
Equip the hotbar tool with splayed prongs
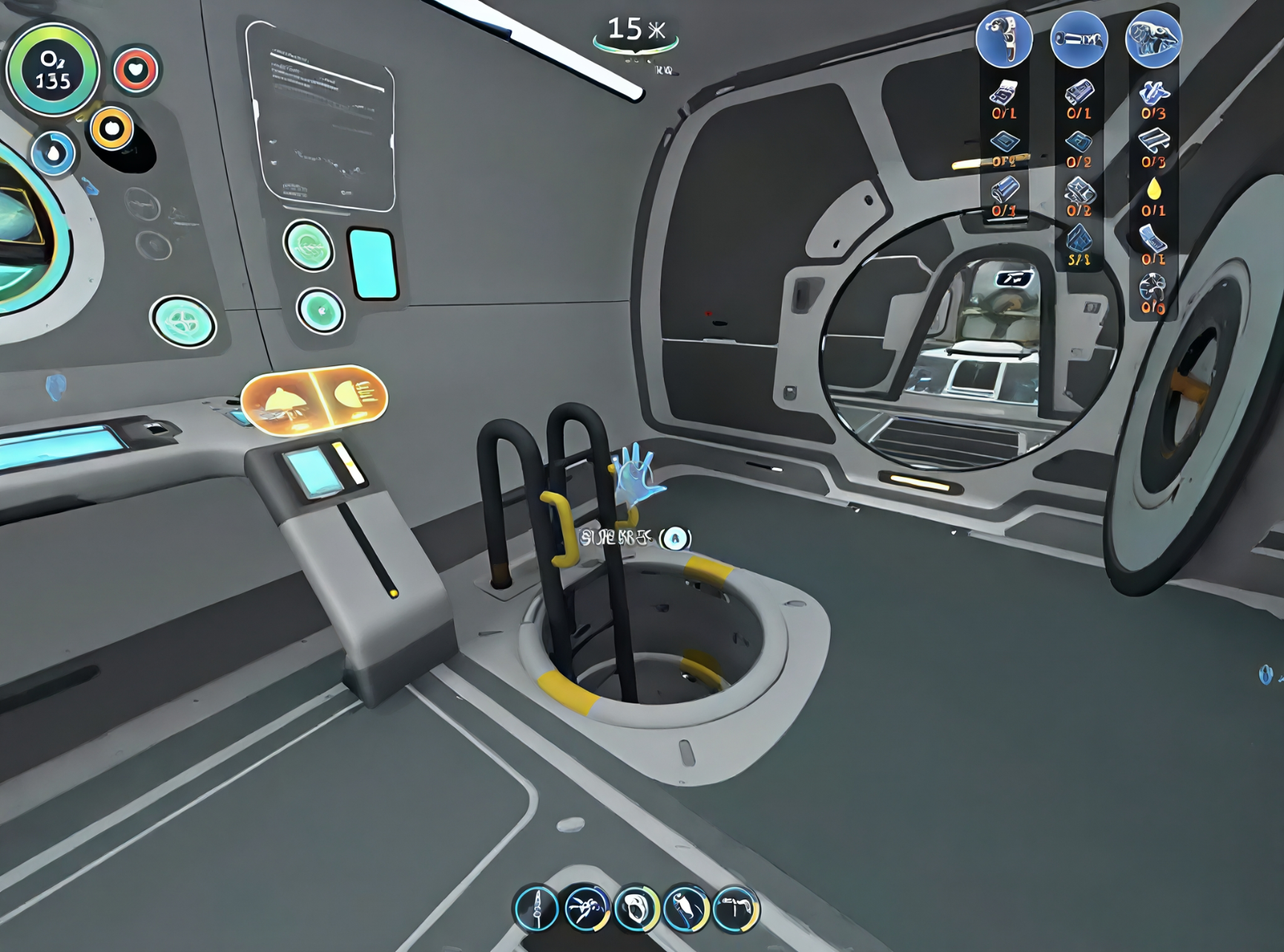point(586,908)
